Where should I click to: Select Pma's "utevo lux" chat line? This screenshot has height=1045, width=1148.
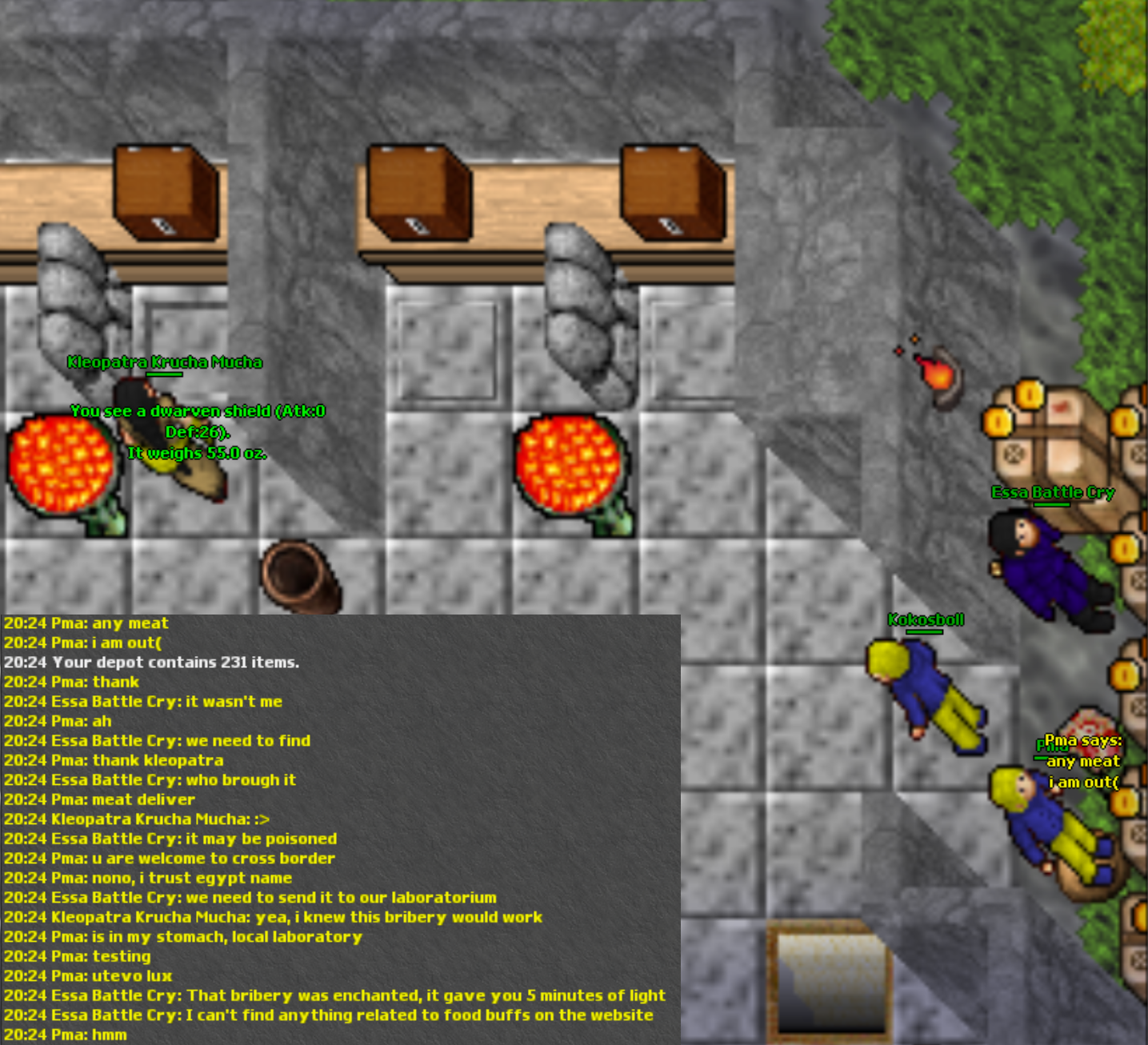(88, 976)
